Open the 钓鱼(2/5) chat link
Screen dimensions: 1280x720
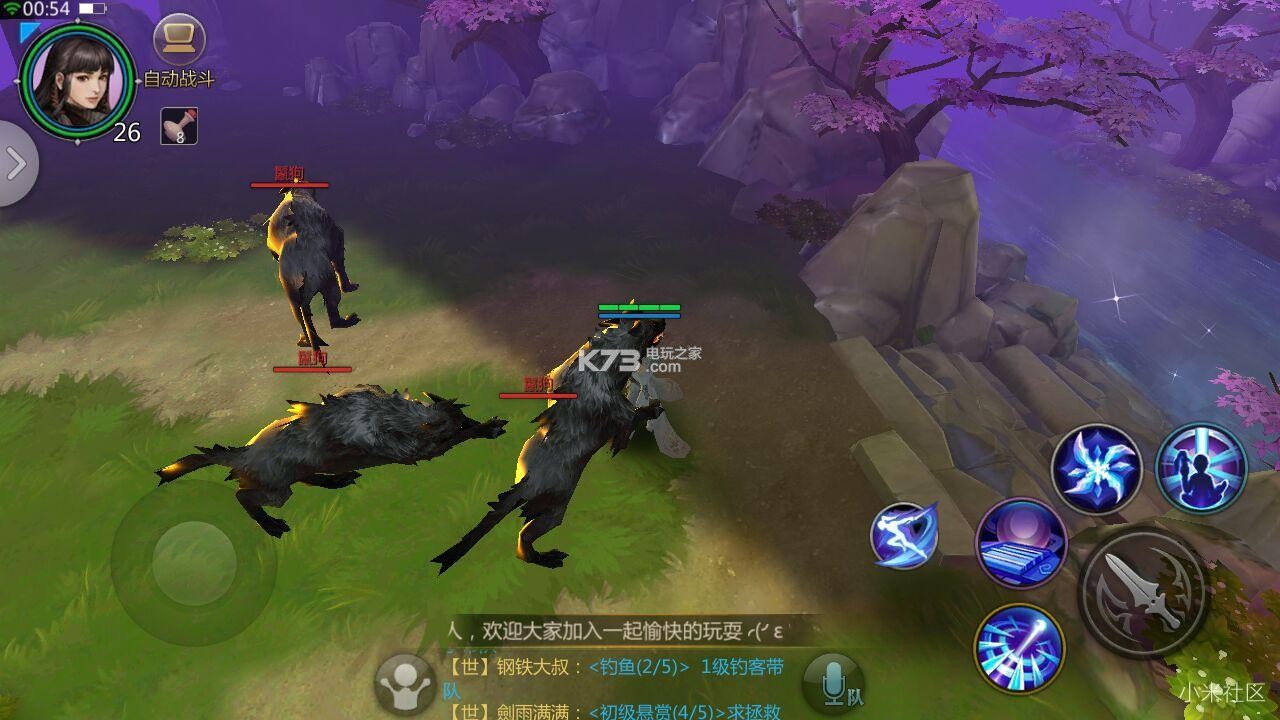pyautogui.click(x=639, y=667)
